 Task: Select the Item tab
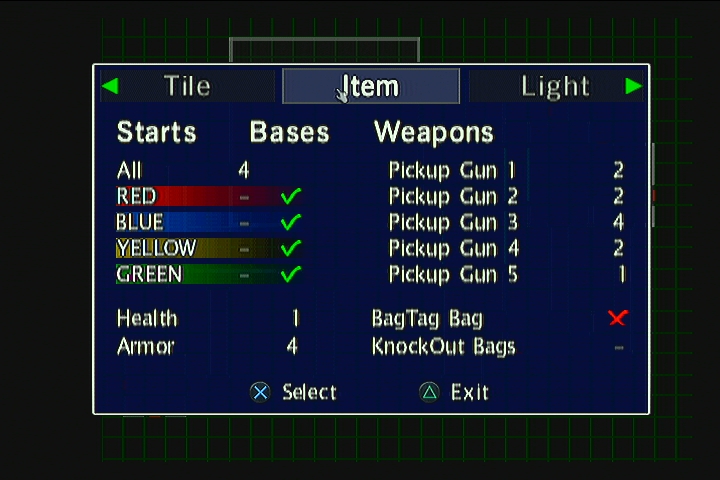coord(371,86)
